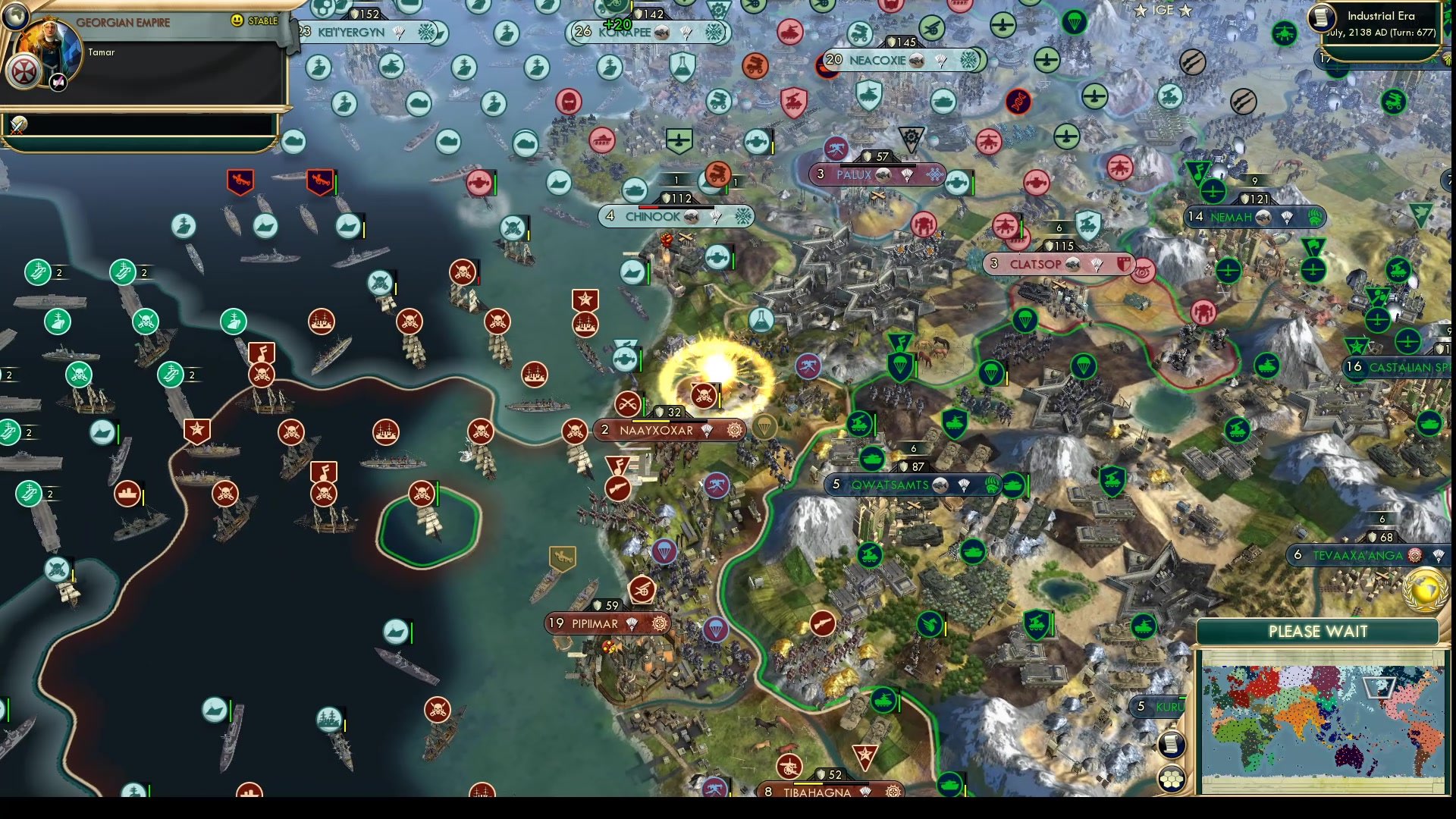
Task: Click the STABLE happiness smiley indicator
Action: 236,20
